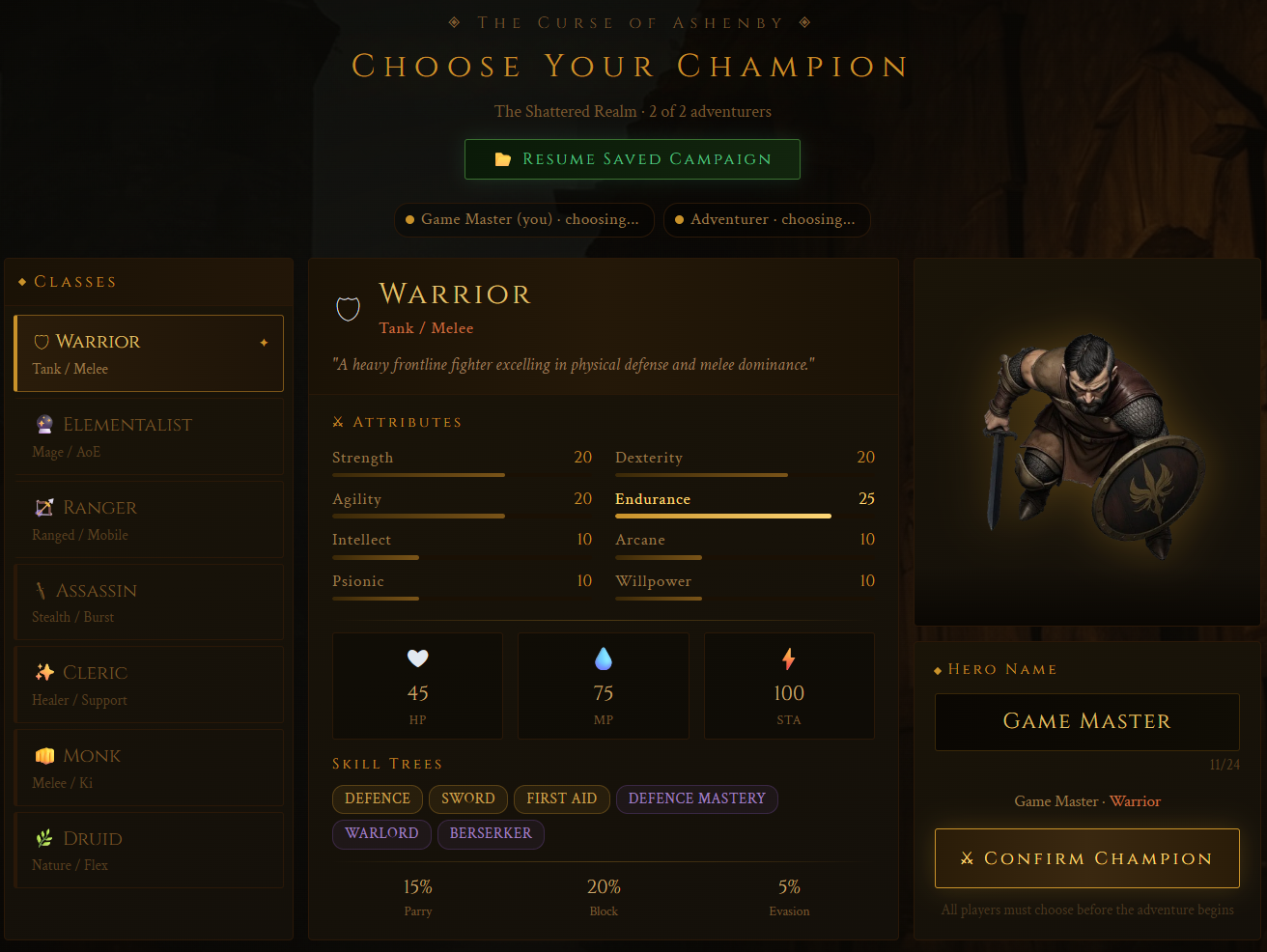Expand the Skill Trees section
The image size is (1267, 952).
tap(387, 764)
